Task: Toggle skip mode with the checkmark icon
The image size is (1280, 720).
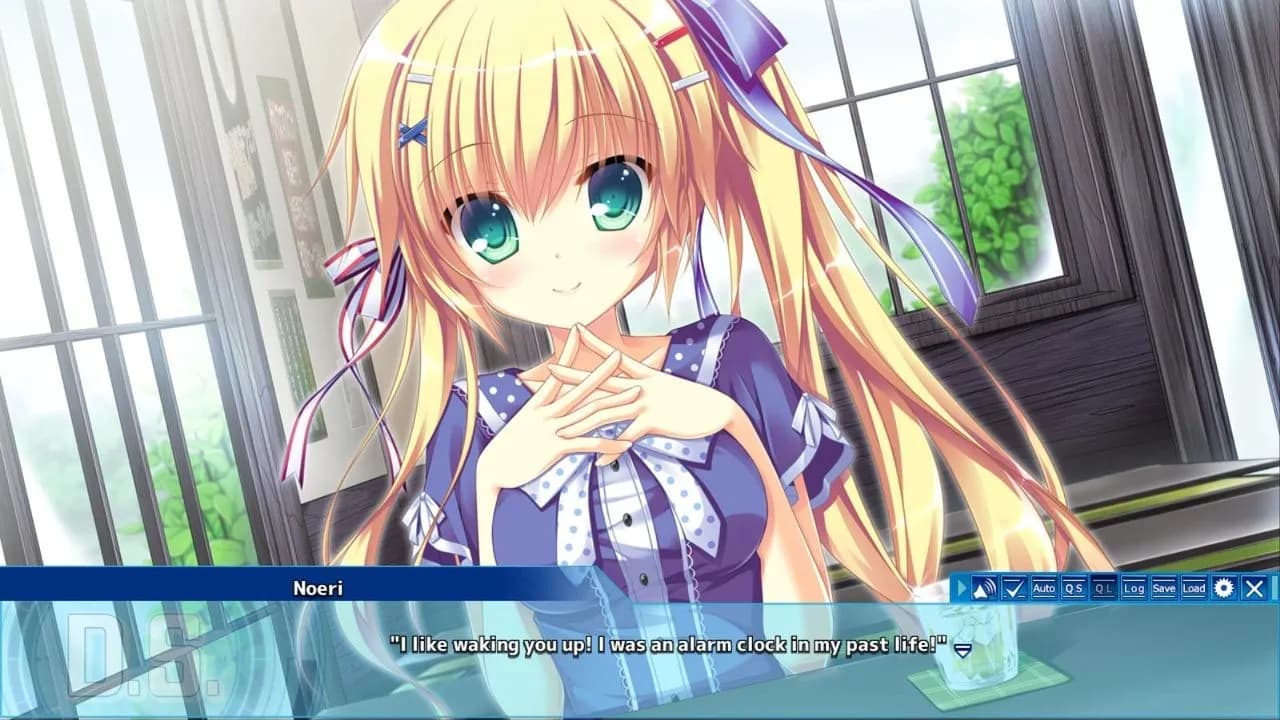Action: 1013,589
